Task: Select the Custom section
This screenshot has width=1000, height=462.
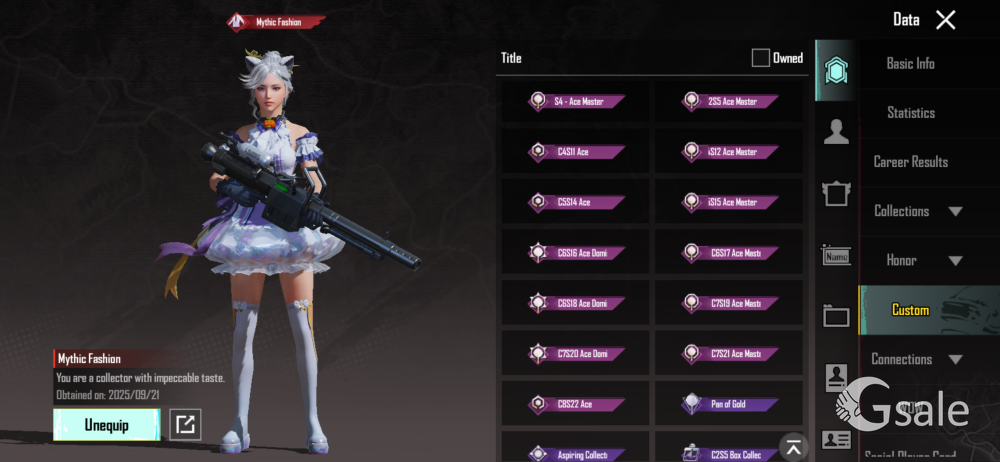Action: pyautogui.click(x=910, y=310)
